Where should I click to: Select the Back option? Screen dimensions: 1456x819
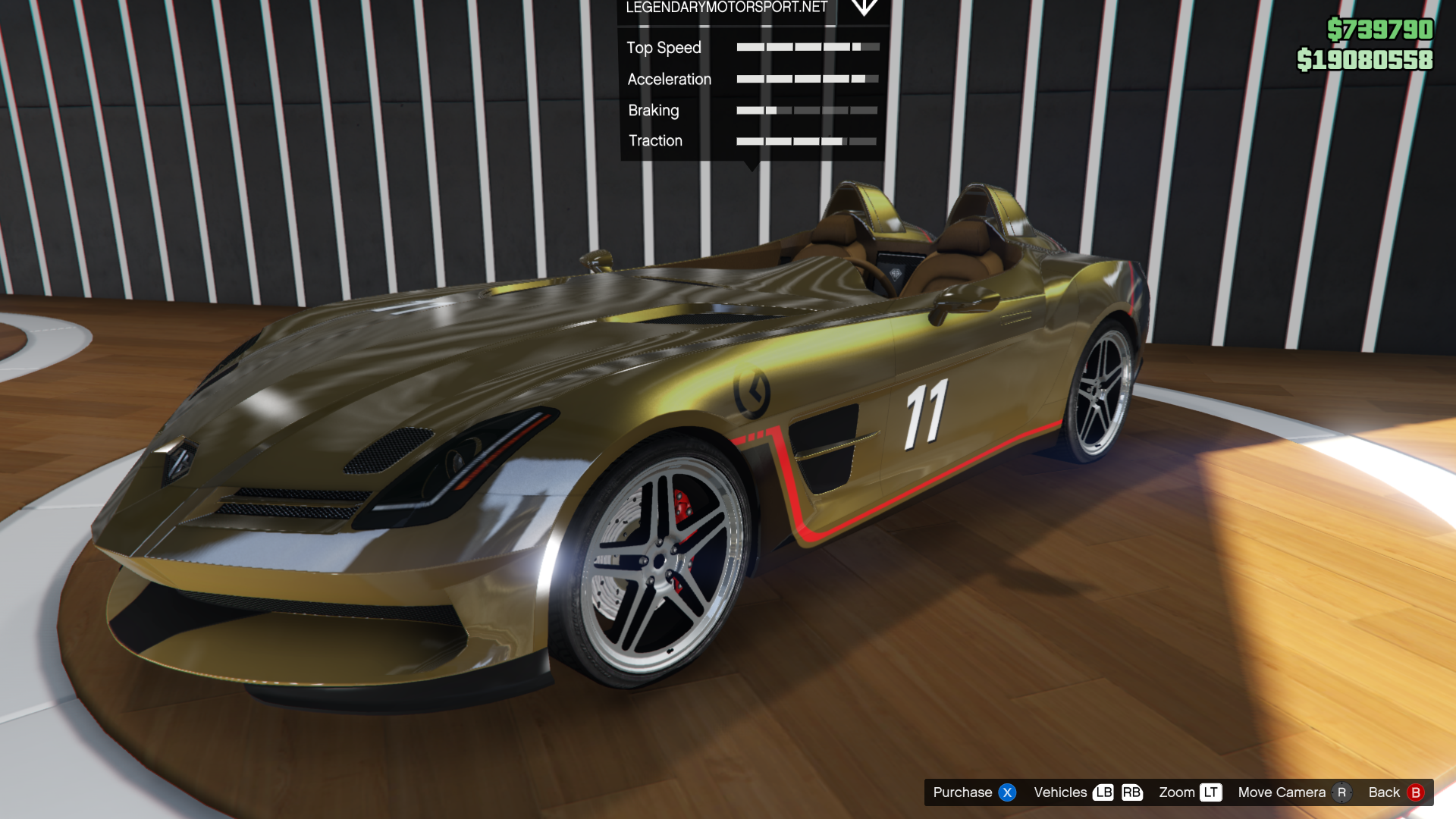click(x=1395, y=792)
